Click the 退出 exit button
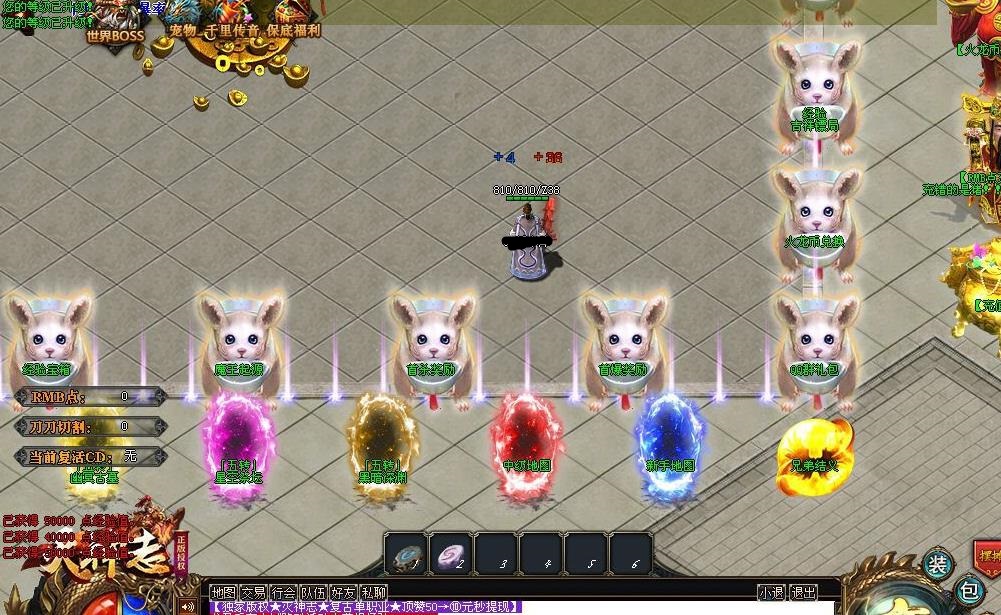 click(803, 593)
